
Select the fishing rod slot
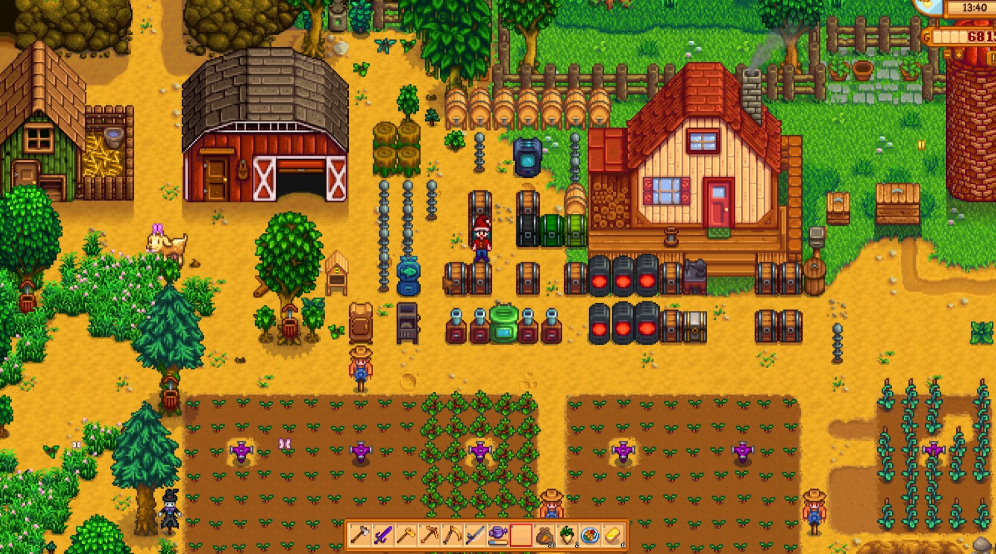[475, 536]
